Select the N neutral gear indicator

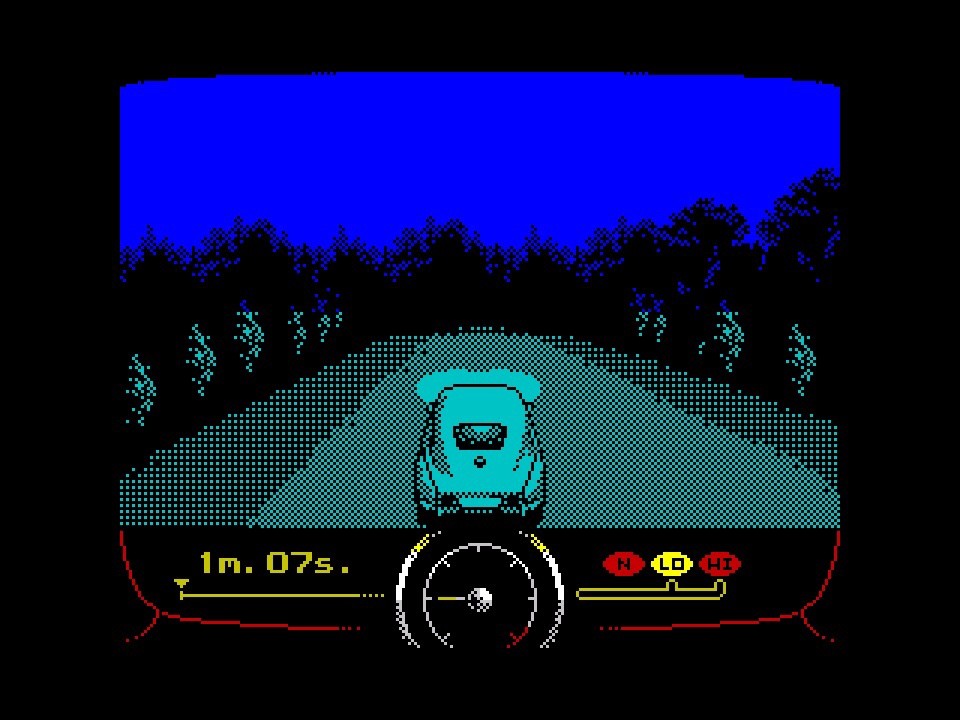point(624,564)
